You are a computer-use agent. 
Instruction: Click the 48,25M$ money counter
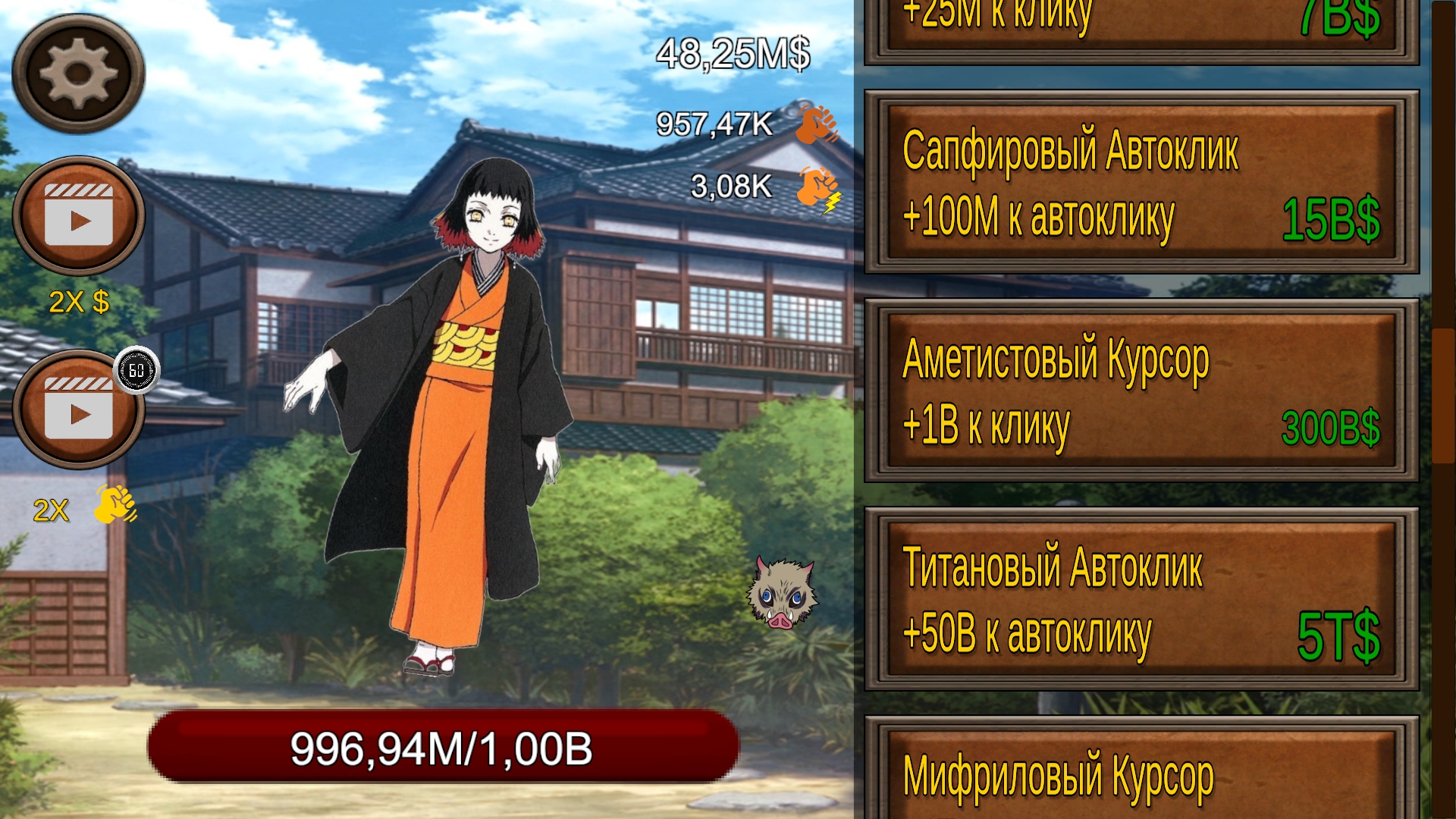[733, 53]
